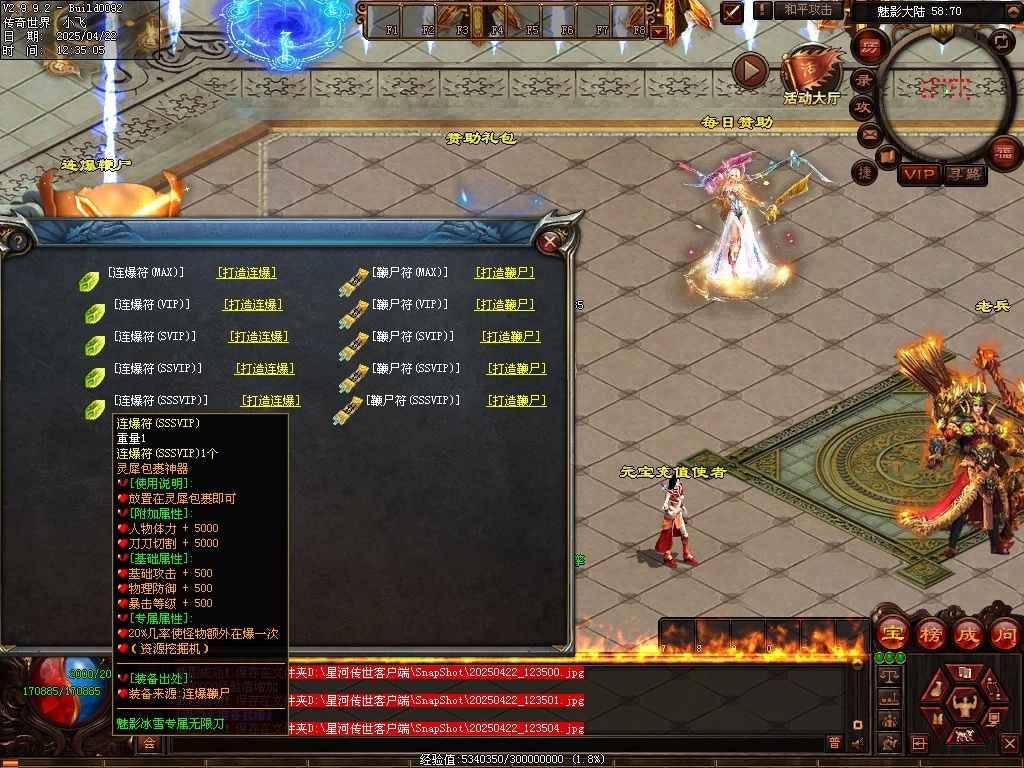Choose the 打造鞭尸 link for 鞭尸符(MAX)
The image size is (1024, 768).
click(x=504, y=272)
